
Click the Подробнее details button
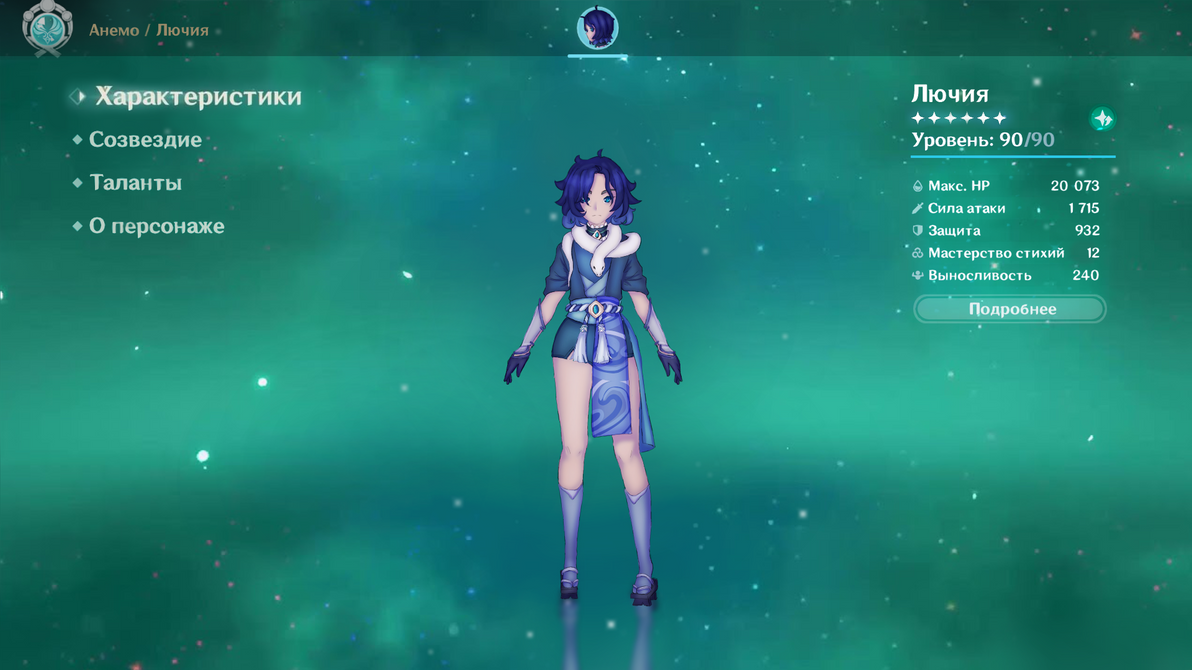pos(1010,309)
